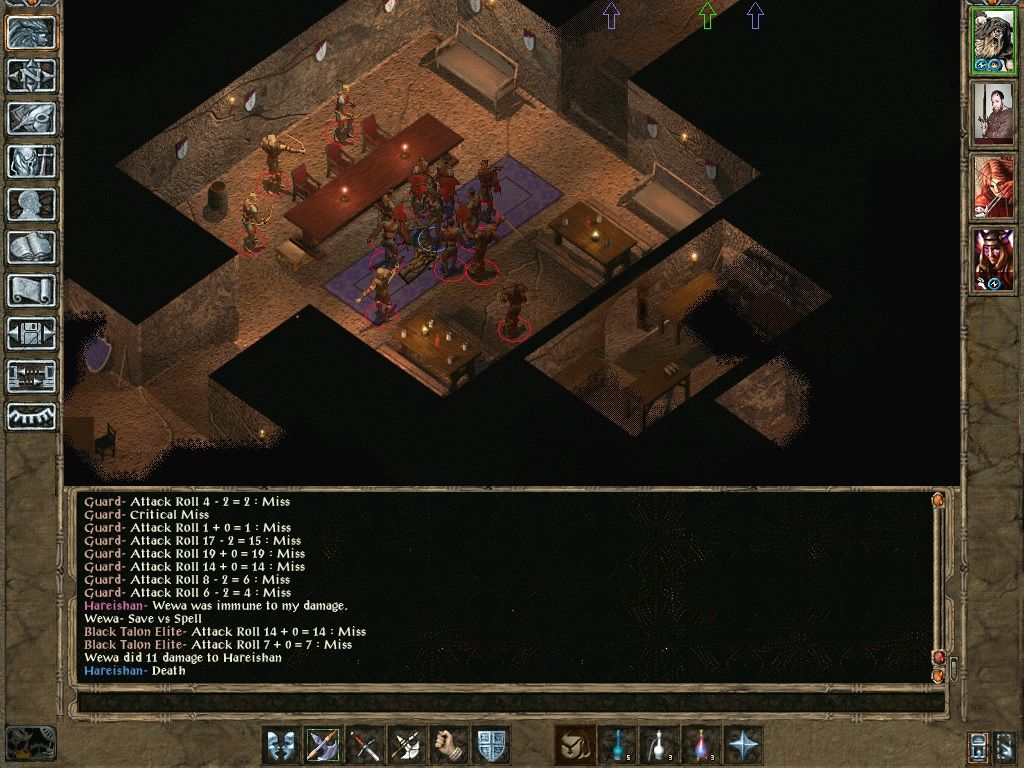
Task: Open the spellbook button
Action: [32, 247]
